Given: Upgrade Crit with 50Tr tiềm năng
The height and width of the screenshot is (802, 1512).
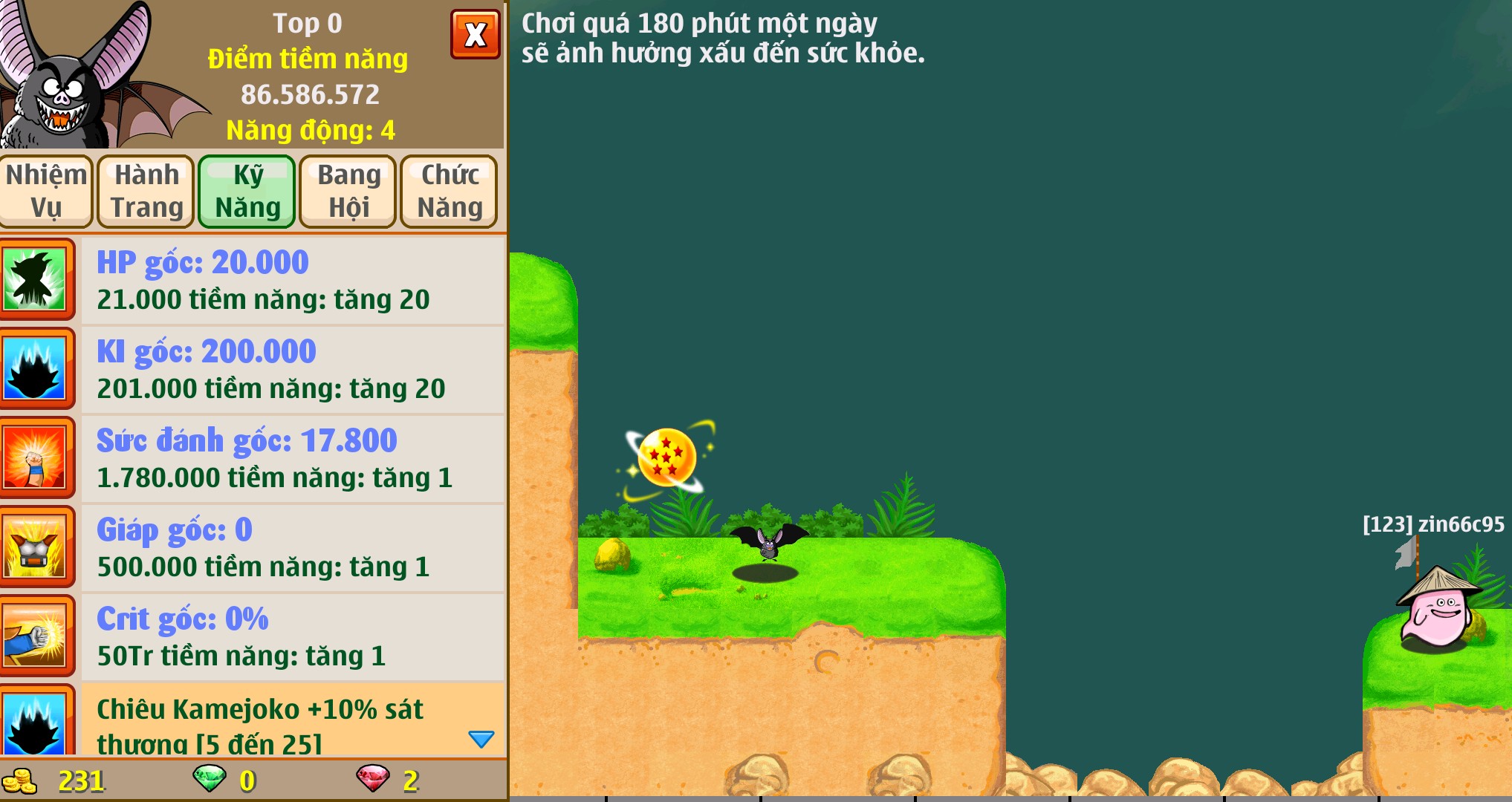Looking at the screenshot, I should (x=241, y=656).
